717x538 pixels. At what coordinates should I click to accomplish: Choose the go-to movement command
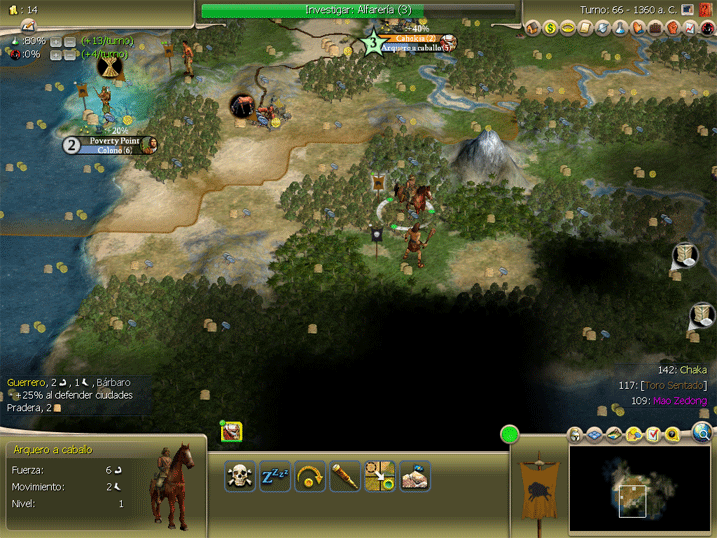click(380, 476)
